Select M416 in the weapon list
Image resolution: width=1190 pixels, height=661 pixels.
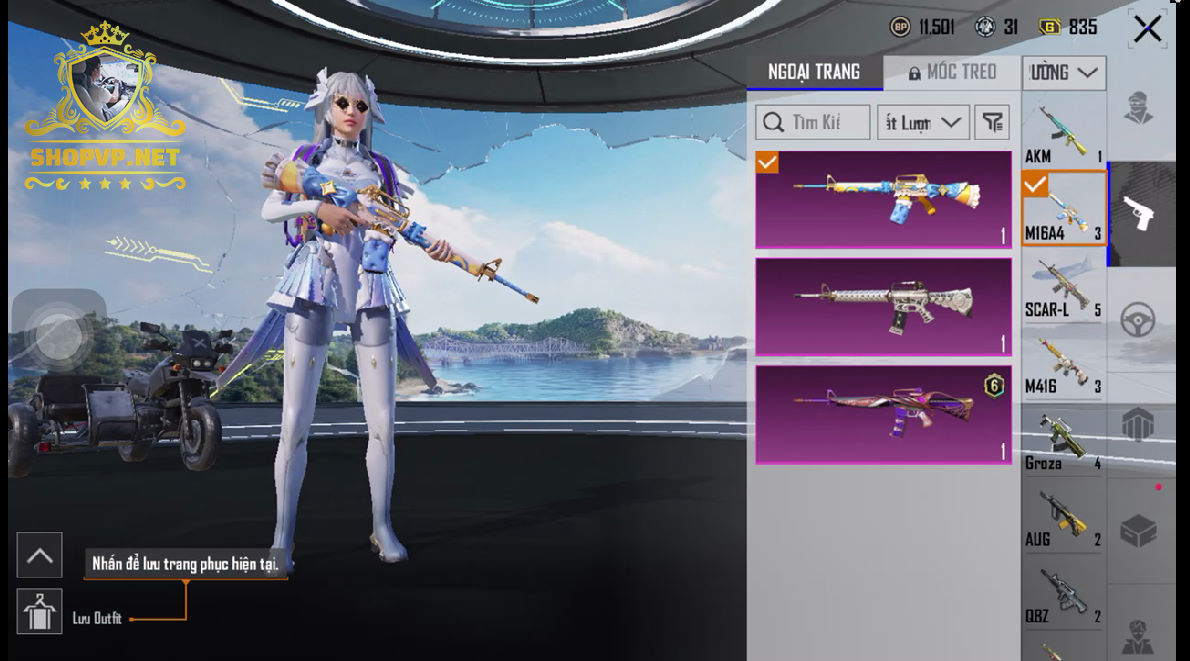(x=1063, y=365)
